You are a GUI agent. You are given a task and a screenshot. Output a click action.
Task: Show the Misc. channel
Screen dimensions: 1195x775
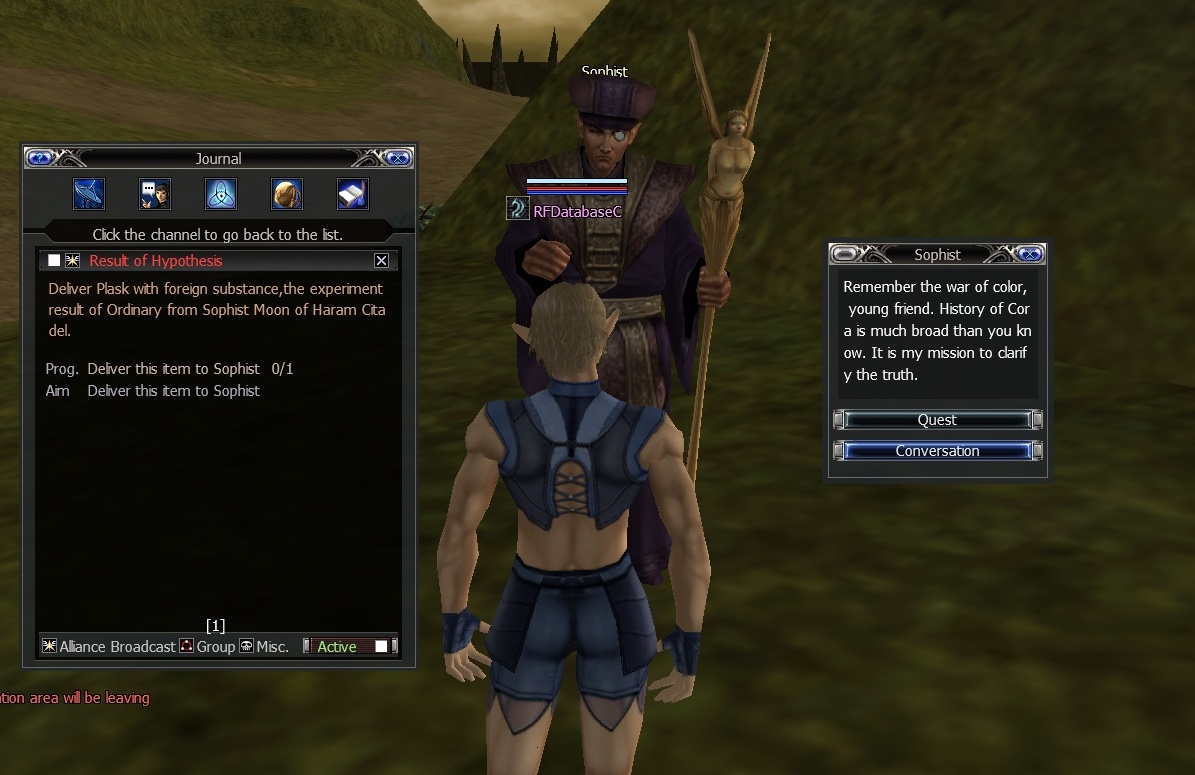(264, 647)
